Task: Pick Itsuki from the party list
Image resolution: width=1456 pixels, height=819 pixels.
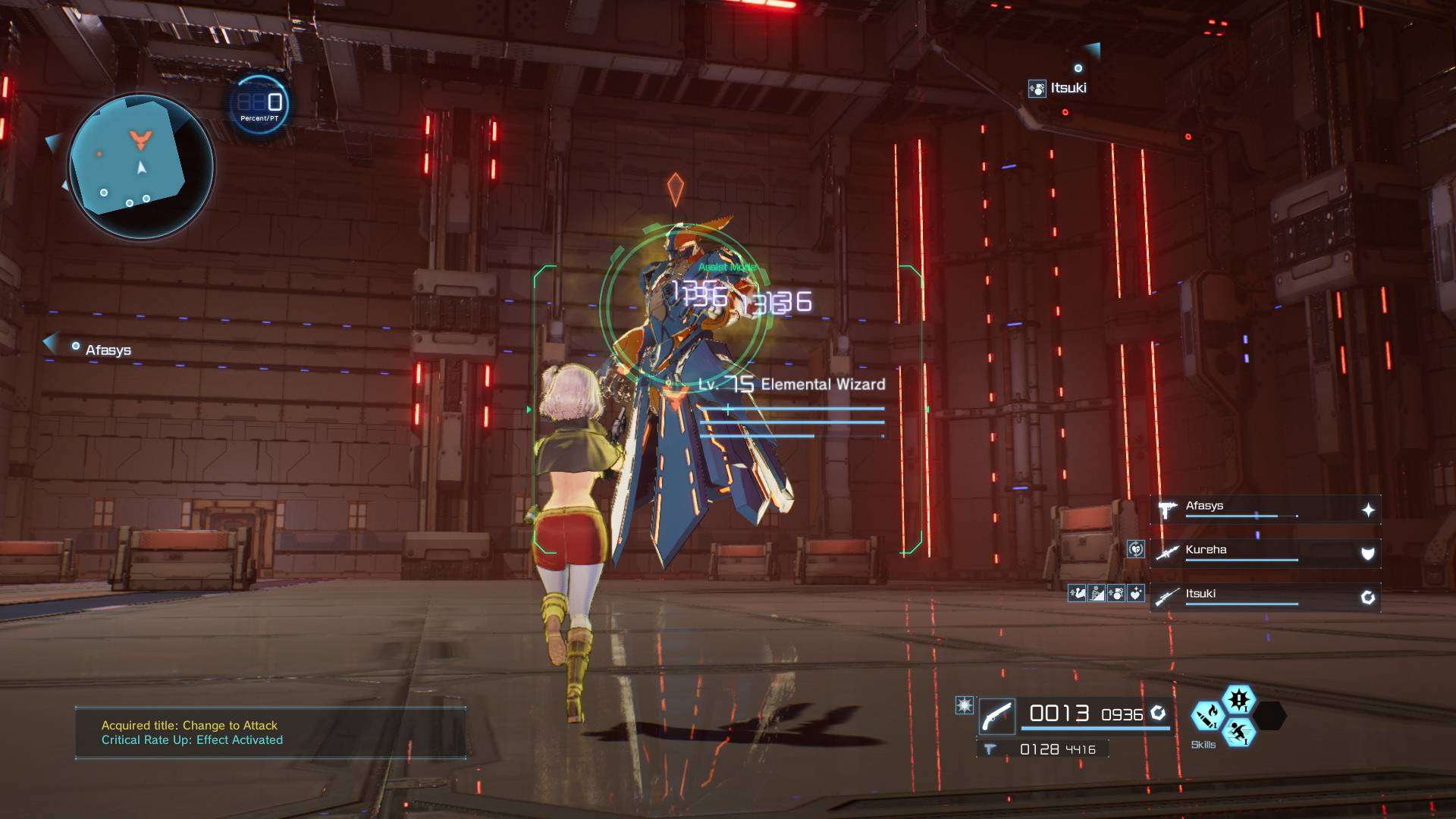Action: tap(1264, 597)
